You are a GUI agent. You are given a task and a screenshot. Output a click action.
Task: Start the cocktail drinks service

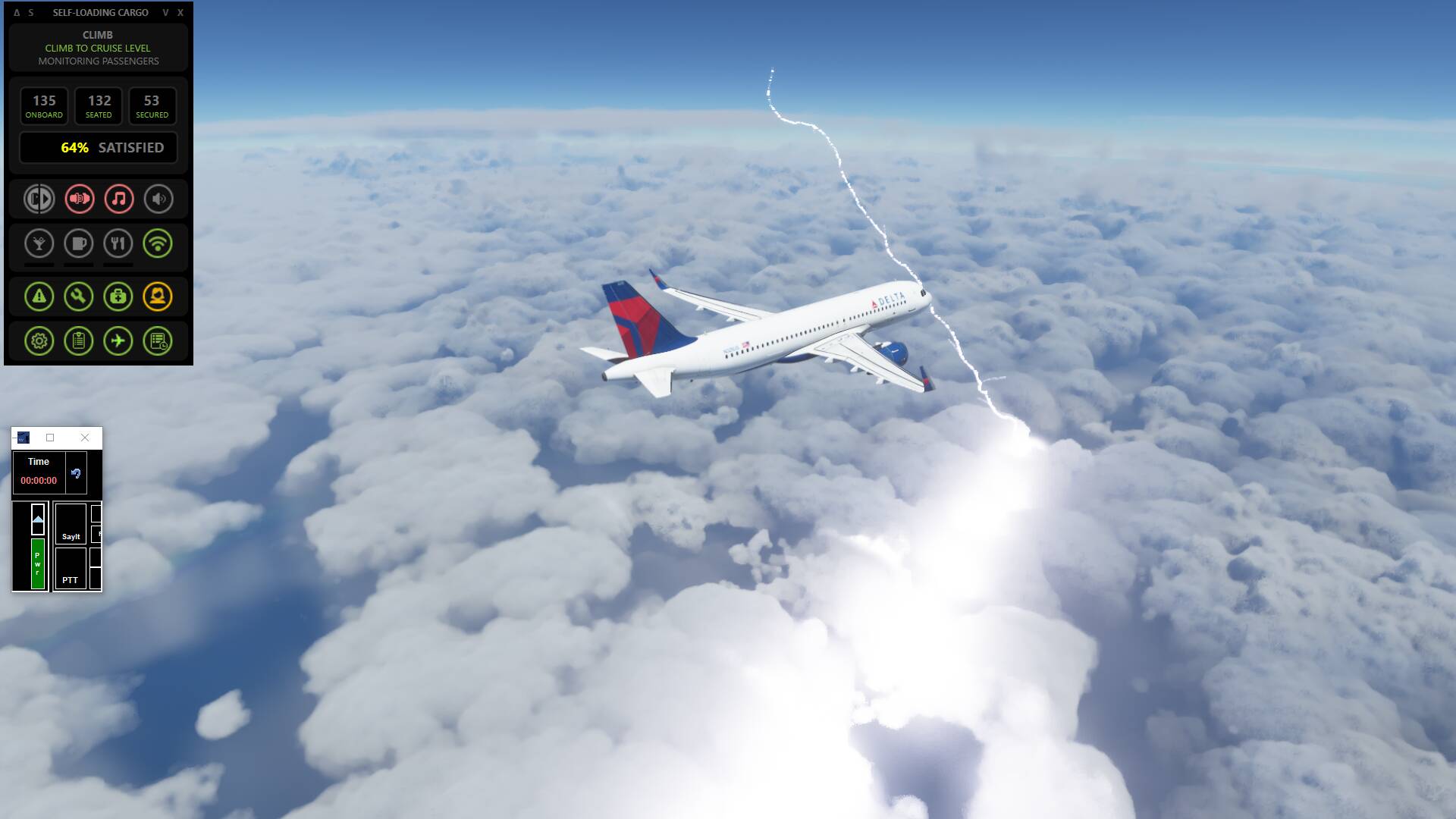tap(39, 243)
